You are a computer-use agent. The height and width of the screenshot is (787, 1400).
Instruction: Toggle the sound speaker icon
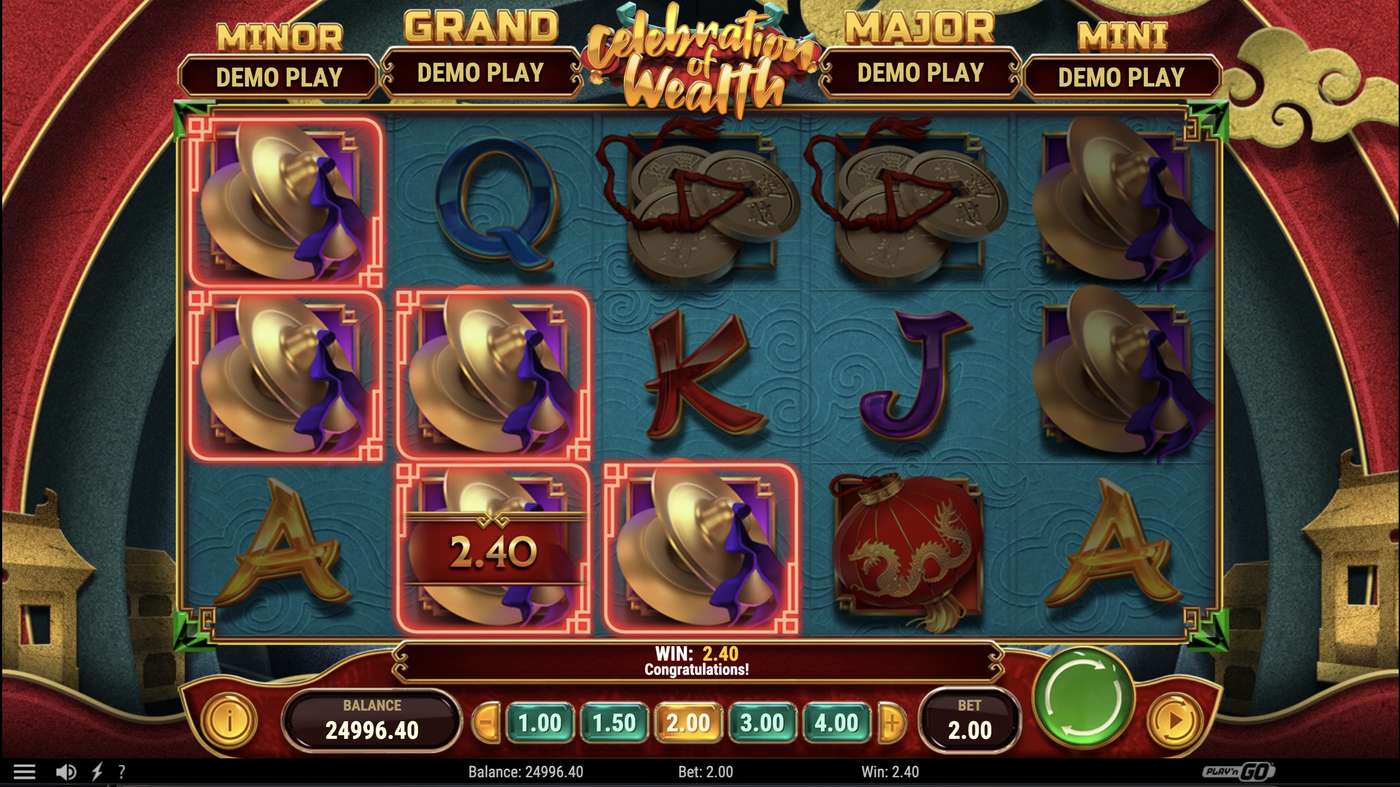(x=66, y=772)
